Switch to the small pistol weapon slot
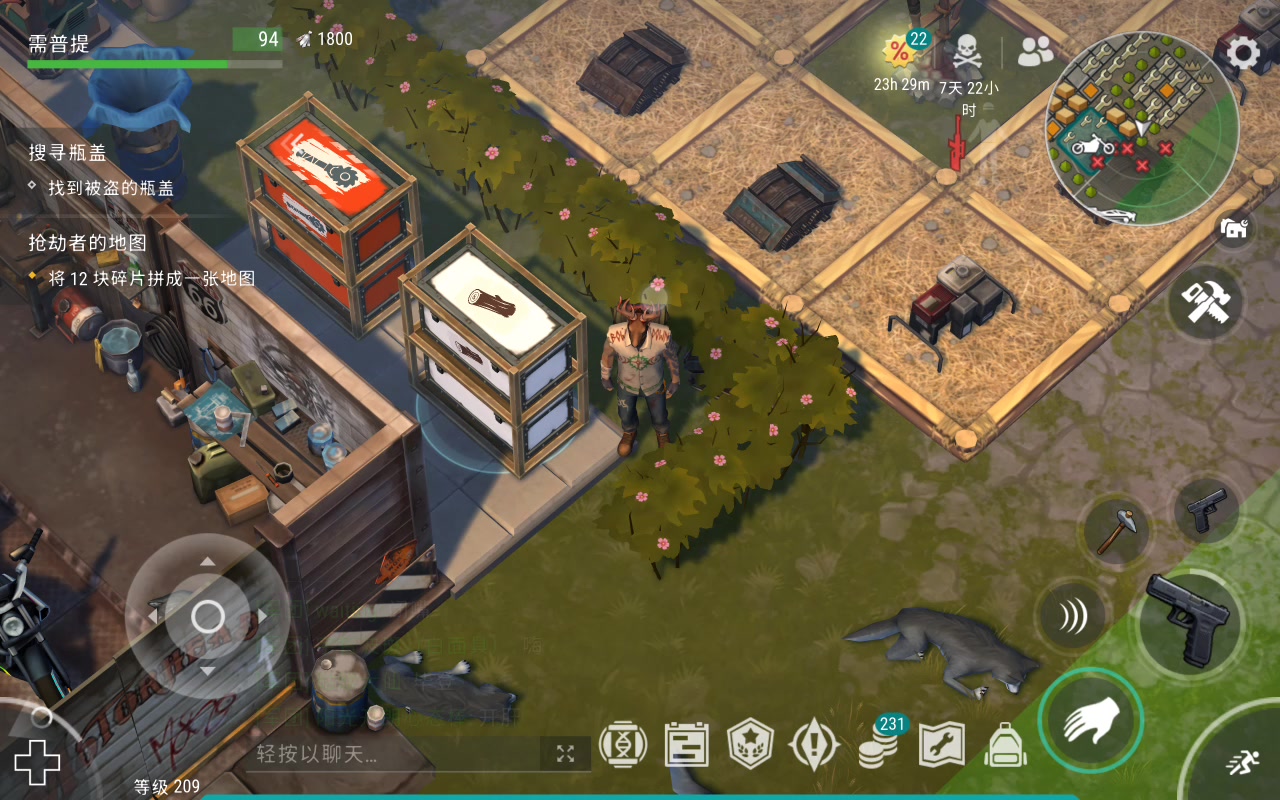Viewport: 1280px width, 800px height. (1206, 510)
